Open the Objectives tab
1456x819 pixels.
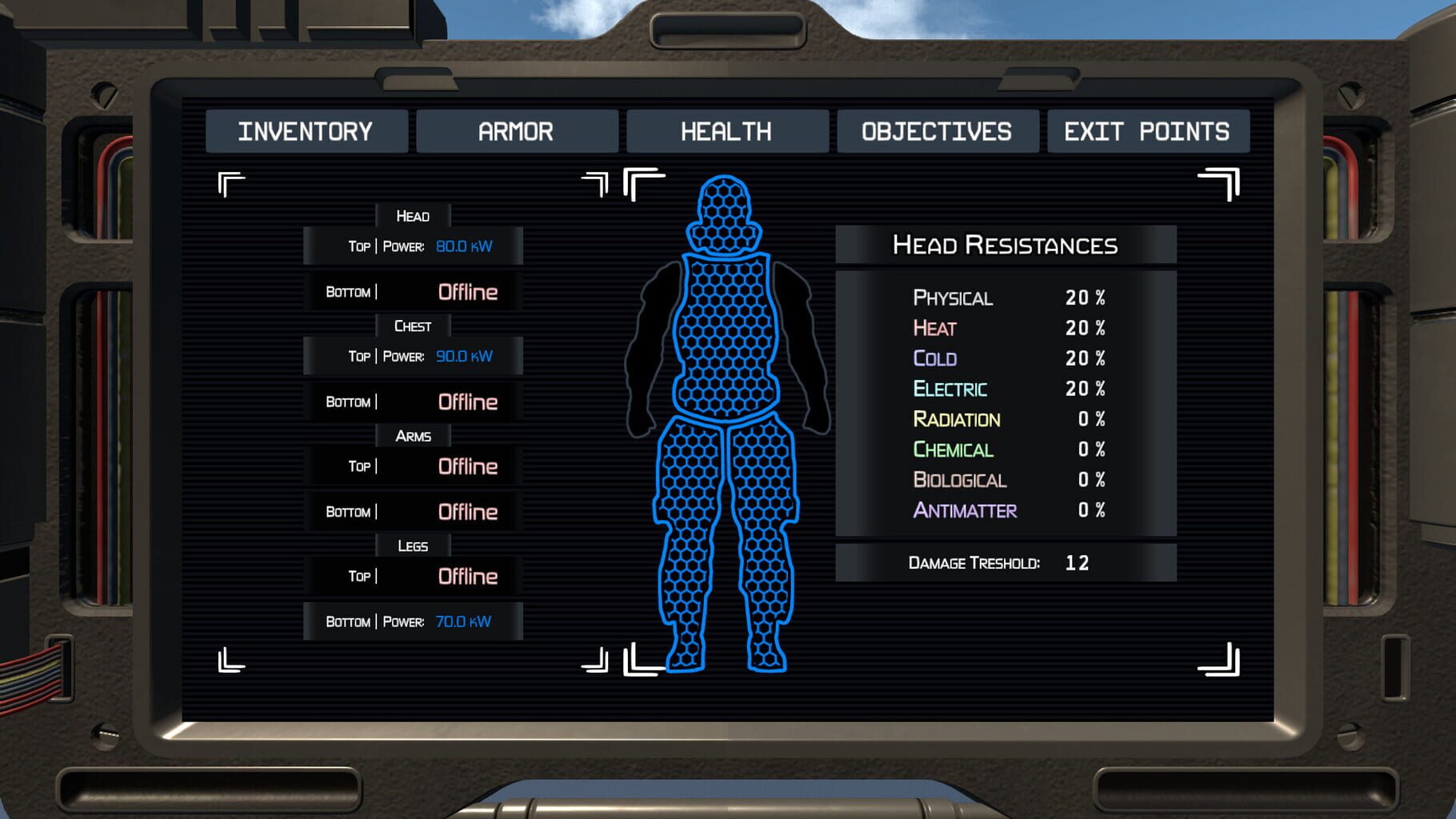(x=936, y=130)
